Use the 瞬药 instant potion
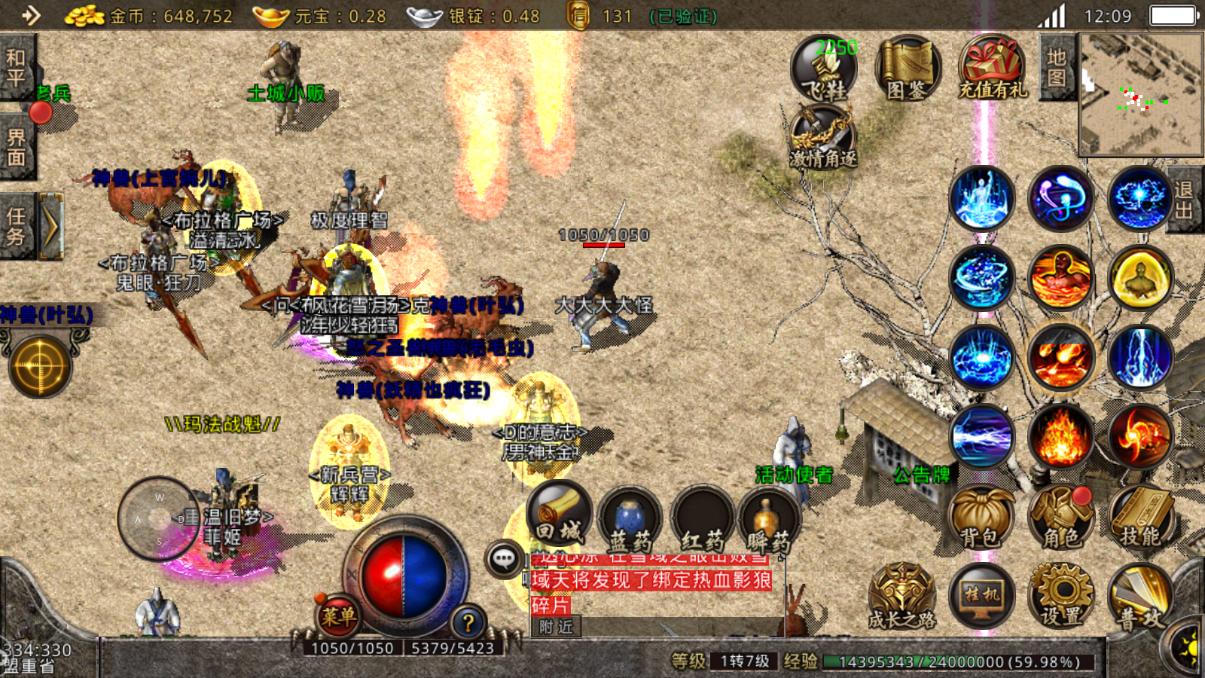This screenshot has width=1205, height=678. [x=769, y=520]
